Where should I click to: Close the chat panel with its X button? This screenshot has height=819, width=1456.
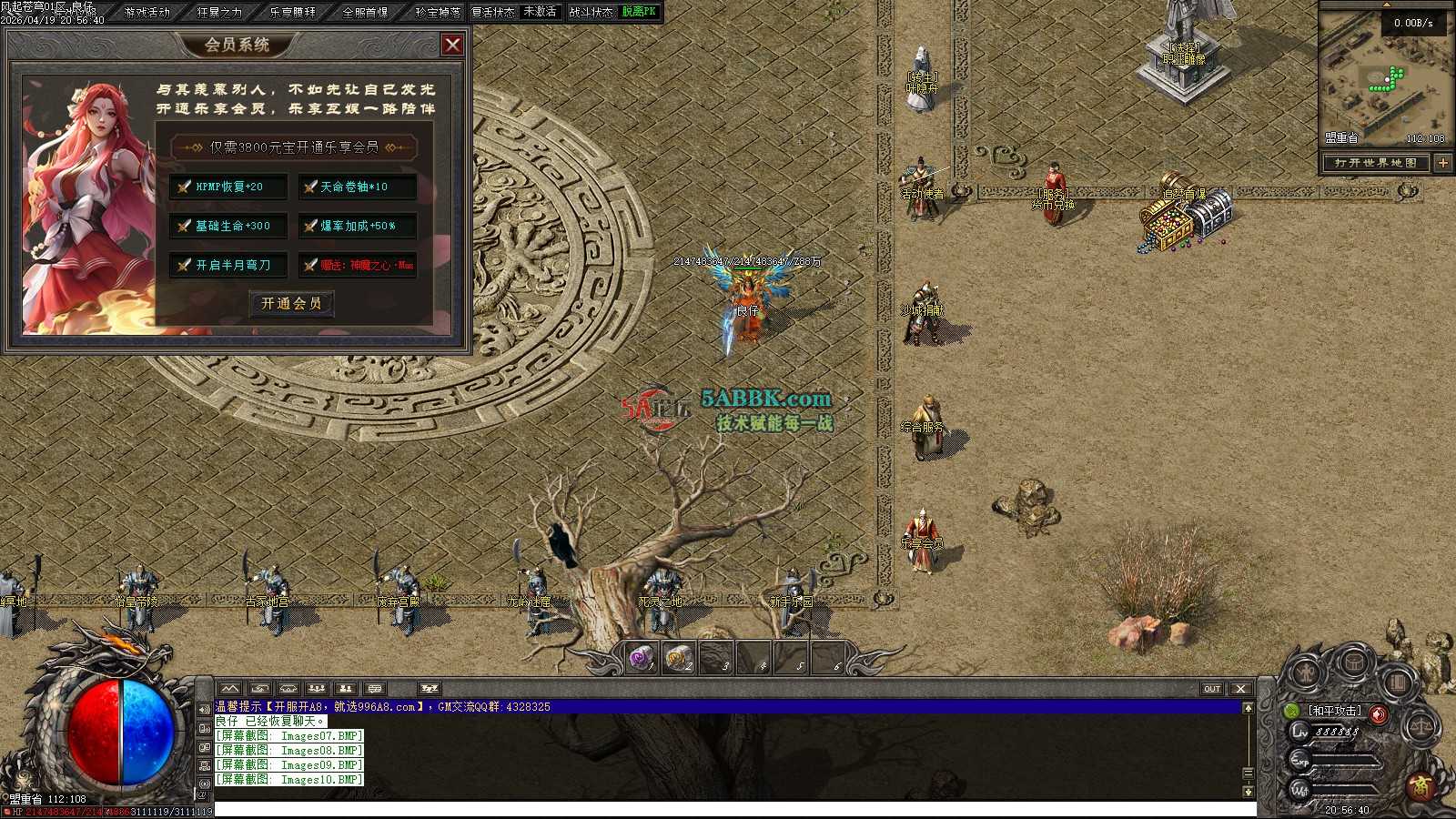pos(1240,689)
